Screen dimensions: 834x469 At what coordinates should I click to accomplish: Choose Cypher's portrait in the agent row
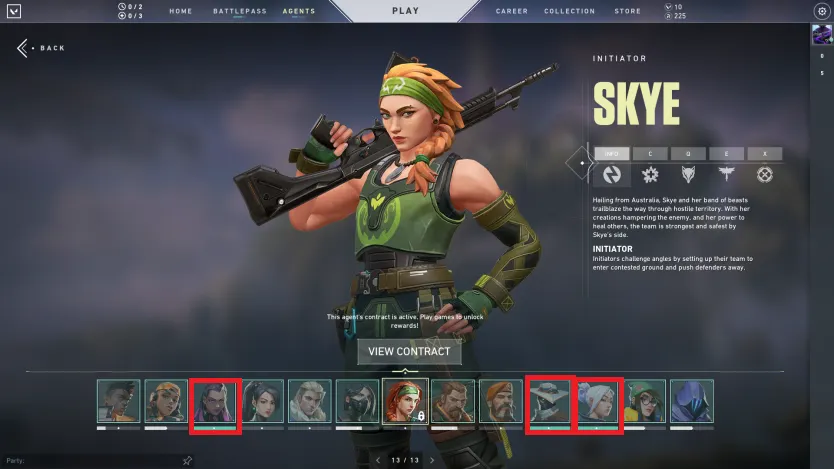549,402
